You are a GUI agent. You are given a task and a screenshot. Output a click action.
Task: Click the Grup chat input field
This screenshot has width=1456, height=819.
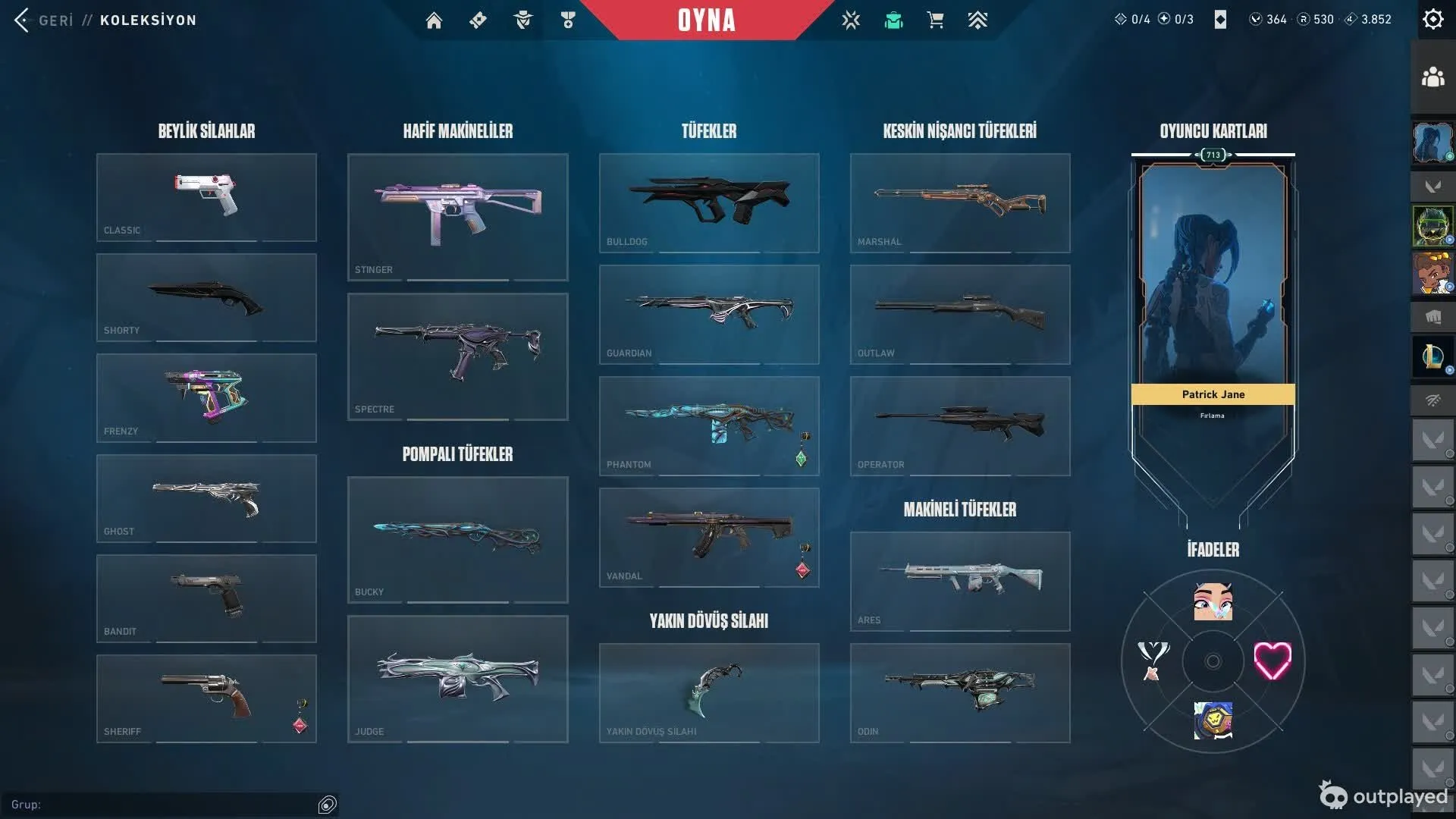pos(167,805)
